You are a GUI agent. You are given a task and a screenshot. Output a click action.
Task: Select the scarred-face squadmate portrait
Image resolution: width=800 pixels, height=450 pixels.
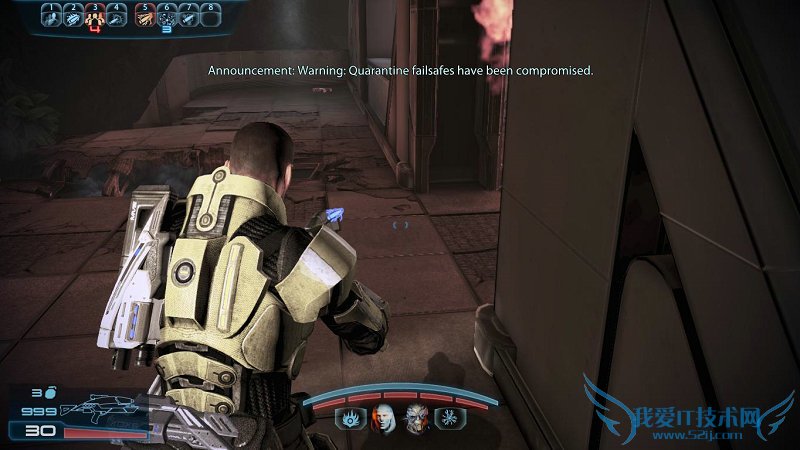point(414,419)
